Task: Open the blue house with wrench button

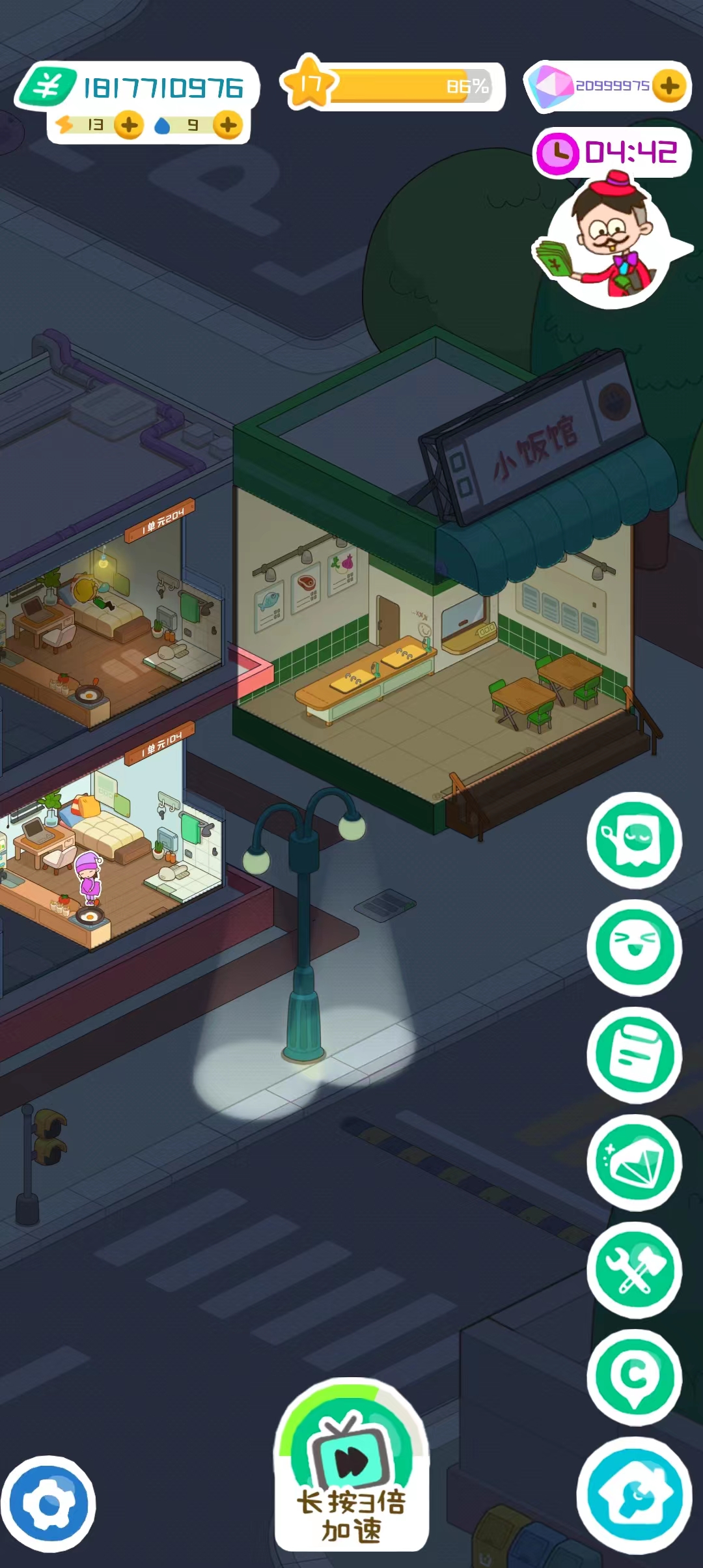Action: pos(635,1494)
